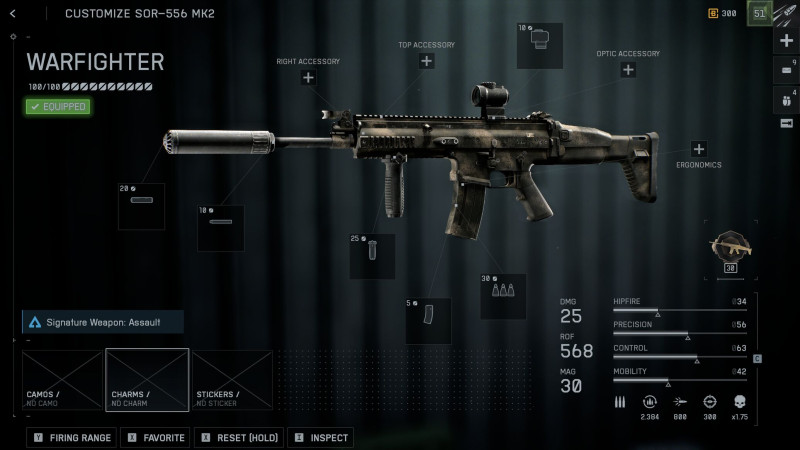The image size is (800, 450).
Task: Choose the barrel attachment slot
Action: pos(221,228)
